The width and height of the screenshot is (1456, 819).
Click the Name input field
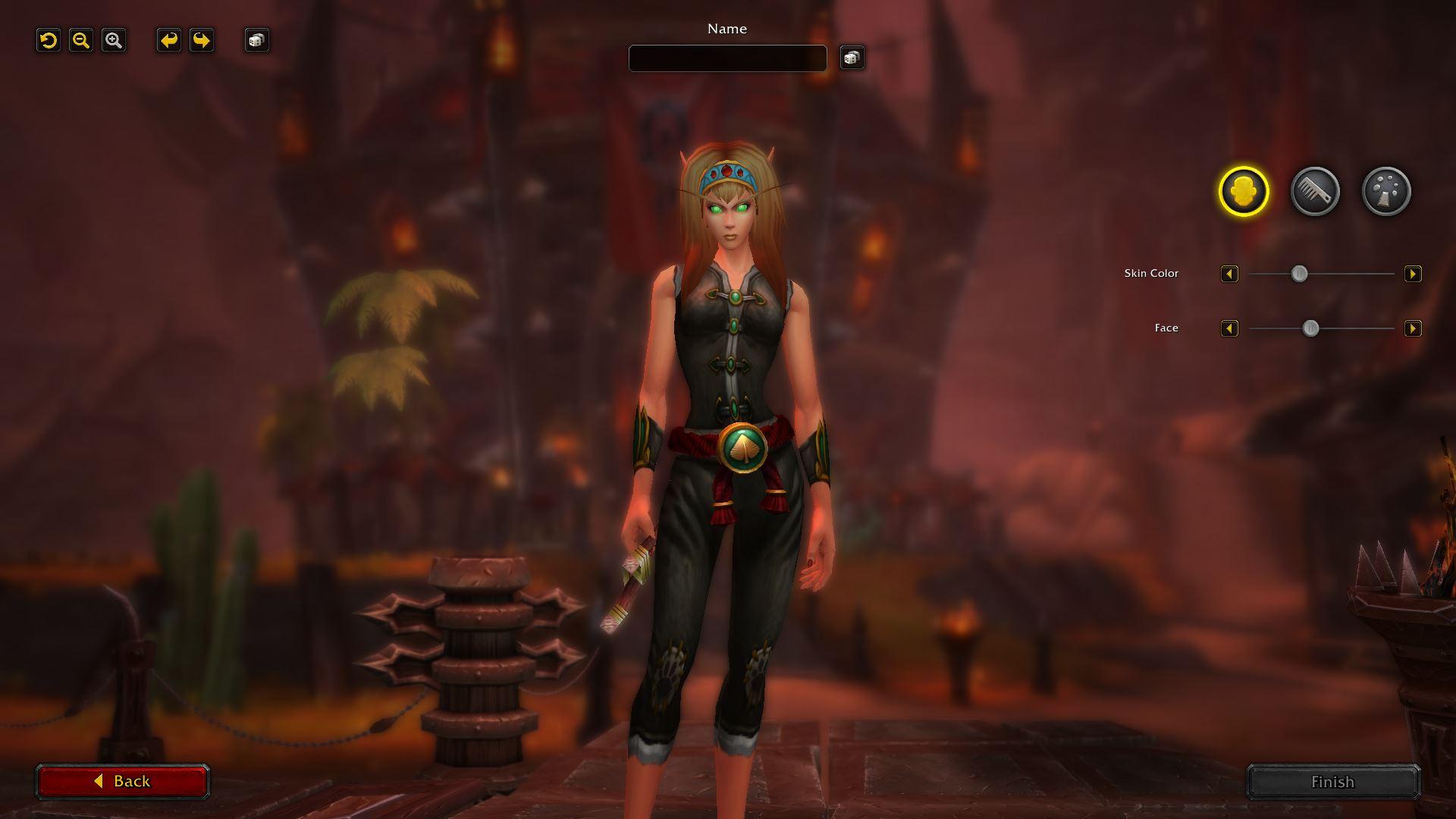click(727, 58)
